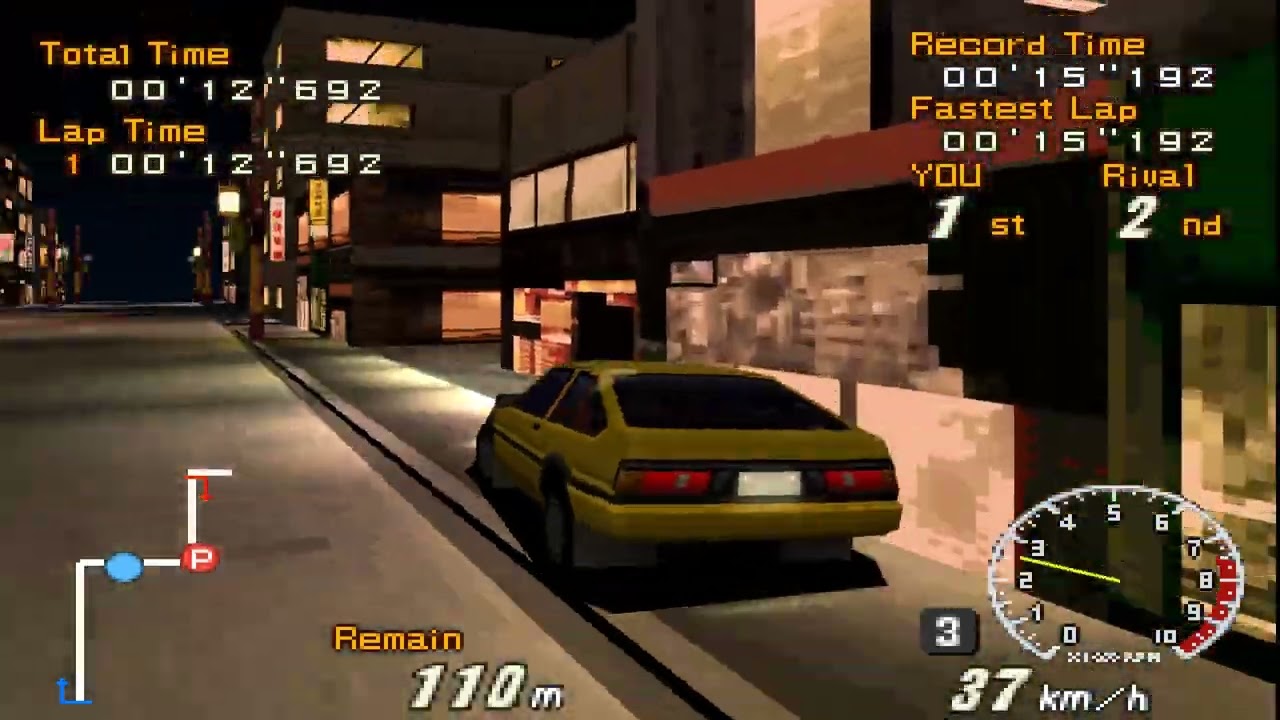
Task: Expand the Total Time panel
Action: (134, 55)
